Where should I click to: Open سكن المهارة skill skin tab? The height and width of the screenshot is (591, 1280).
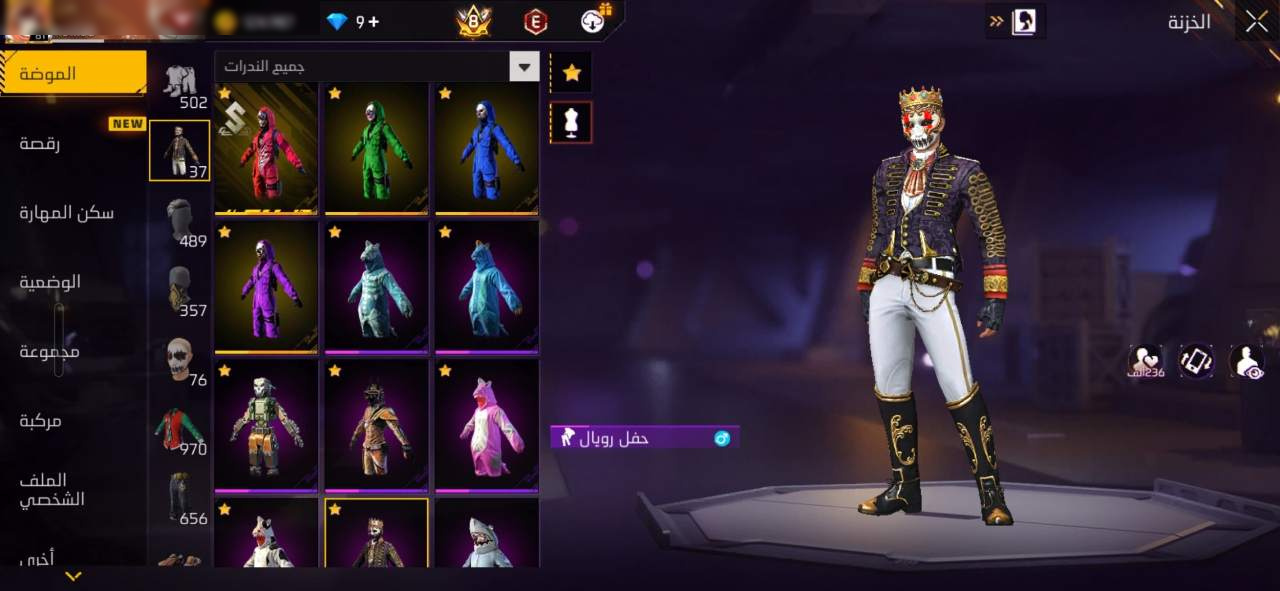click(x=66, y=212)
